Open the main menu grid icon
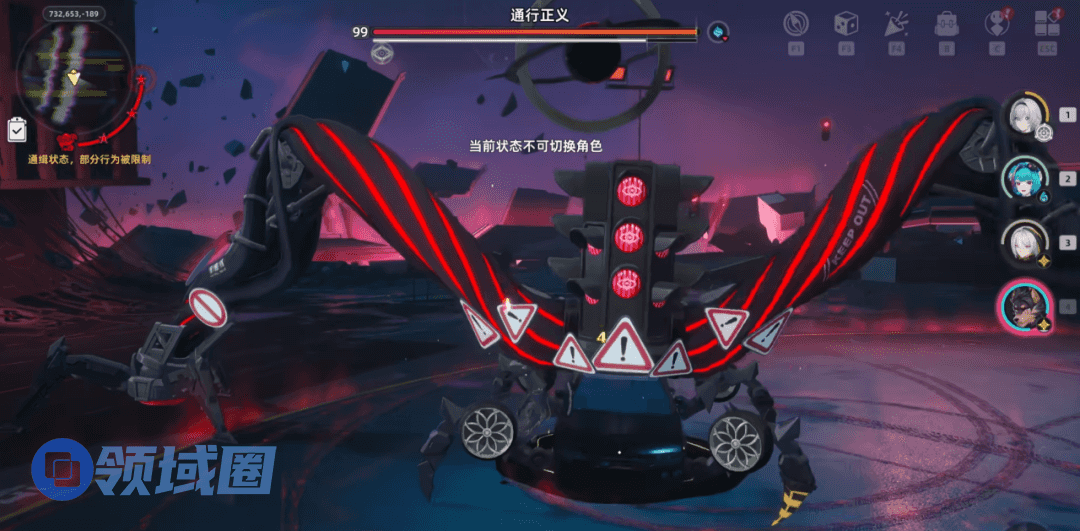Screen dimensions: 1080x531 click(1047, 24)
